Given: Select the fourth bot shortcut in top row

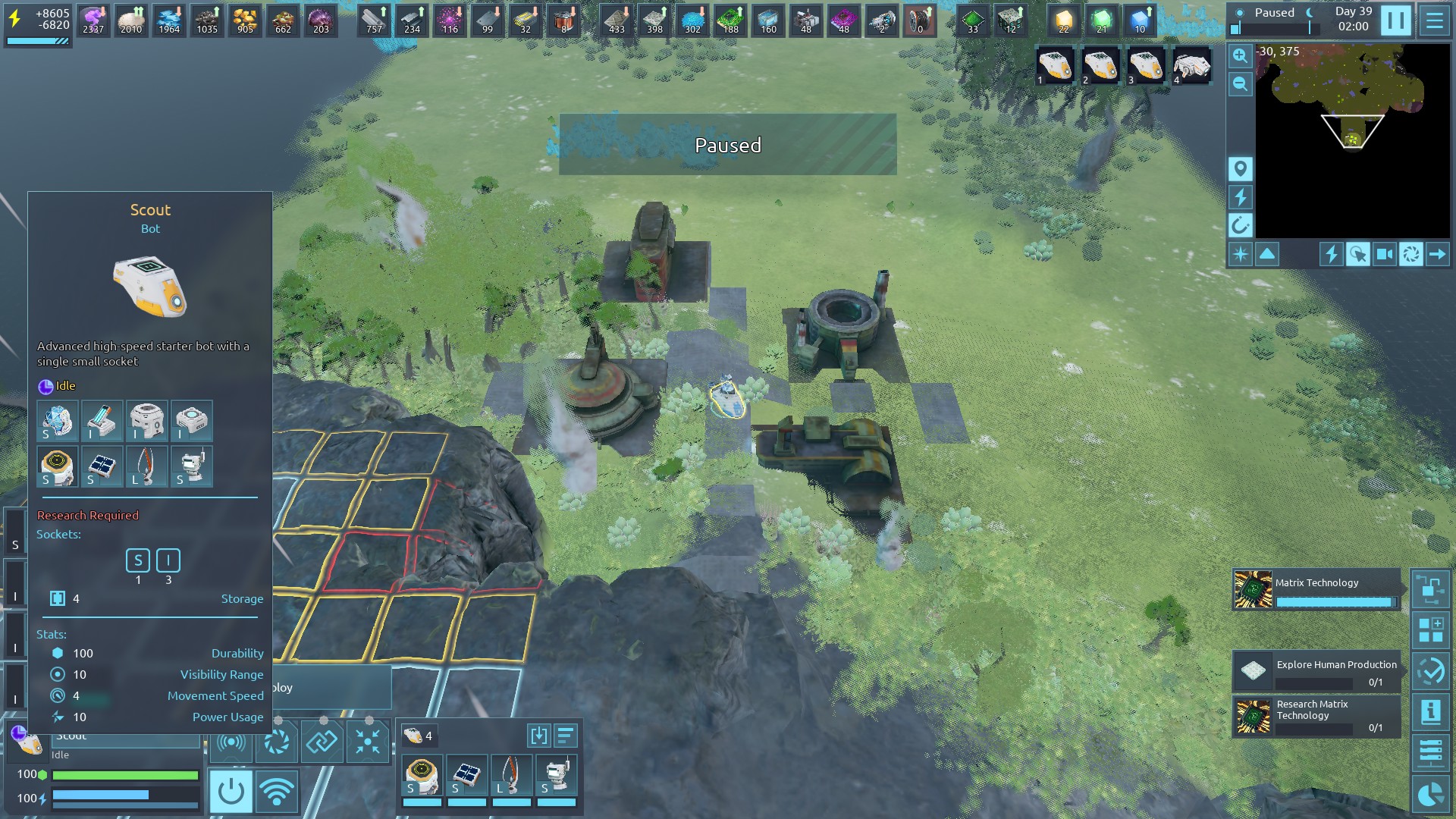Looking at the screenshot, I should [x=1191, y=67].
